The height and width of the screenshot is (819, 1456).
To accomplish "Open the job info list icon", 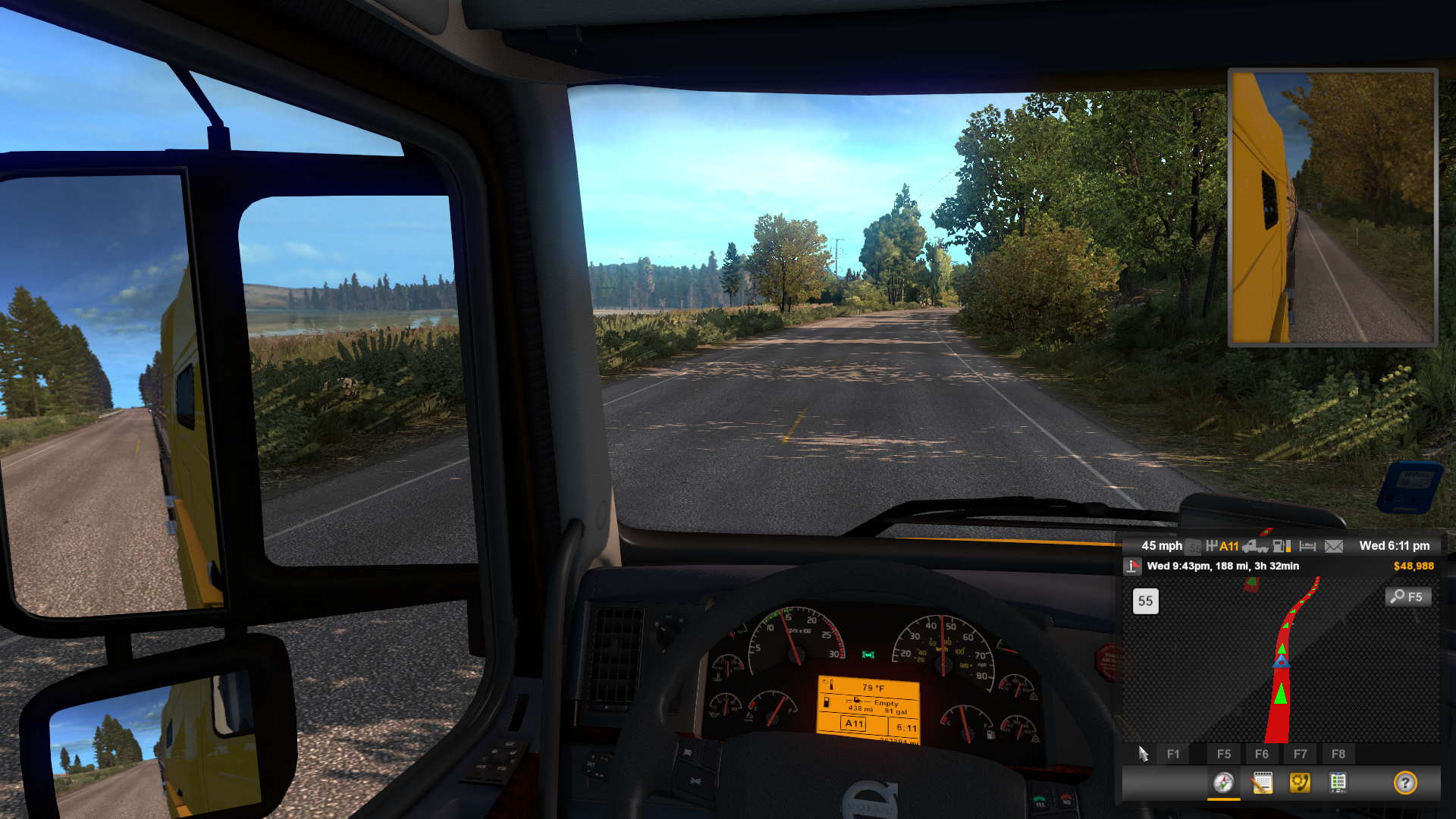I will 1338,783.
